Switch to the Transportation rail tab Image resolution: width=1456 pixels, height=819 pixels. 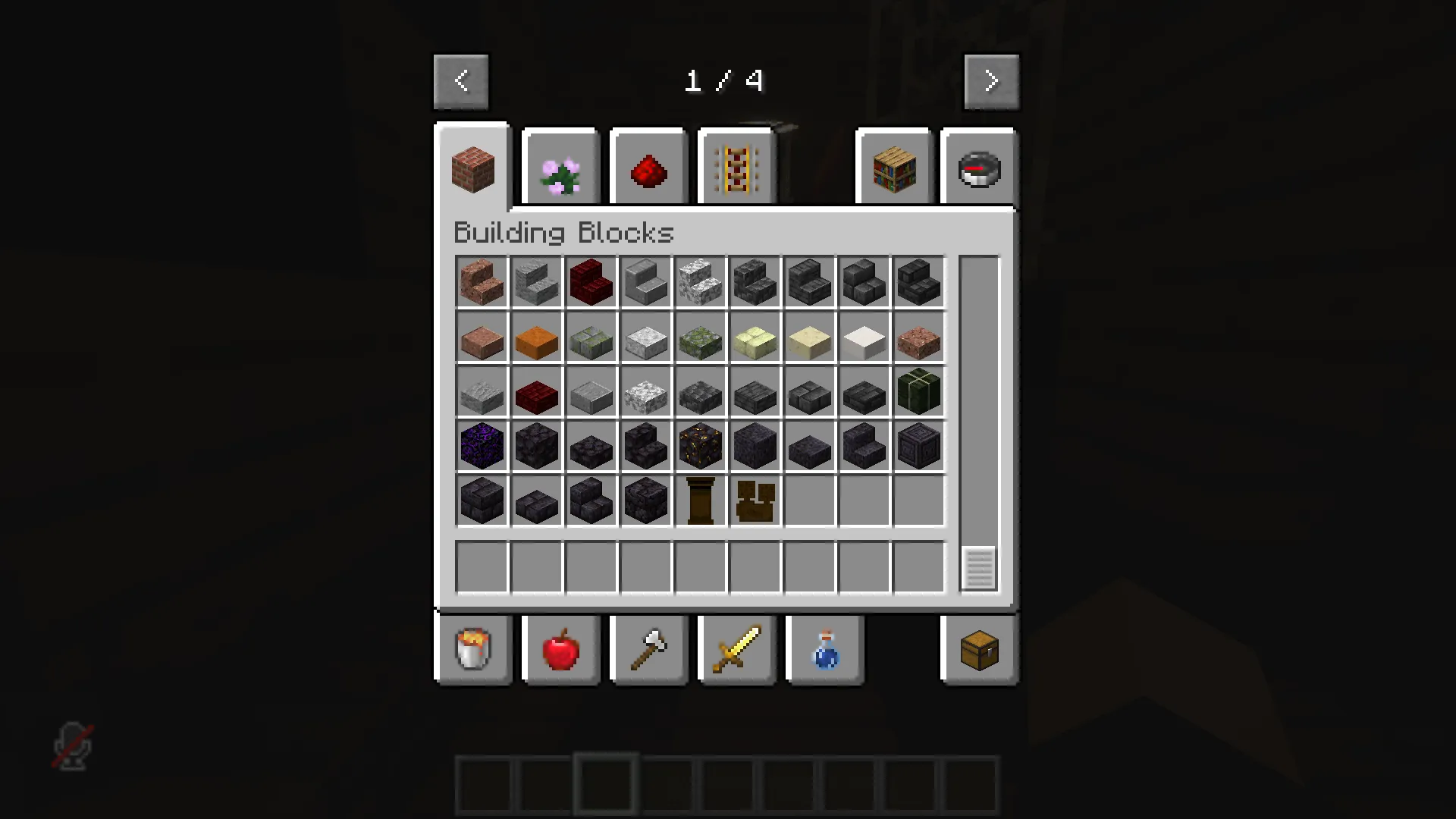[736, 167]
